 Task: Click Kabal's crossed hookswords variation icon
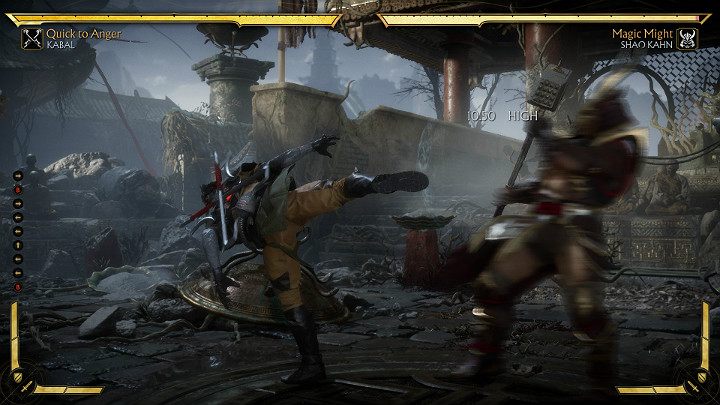pyautogui.click(x=31, y=38)
